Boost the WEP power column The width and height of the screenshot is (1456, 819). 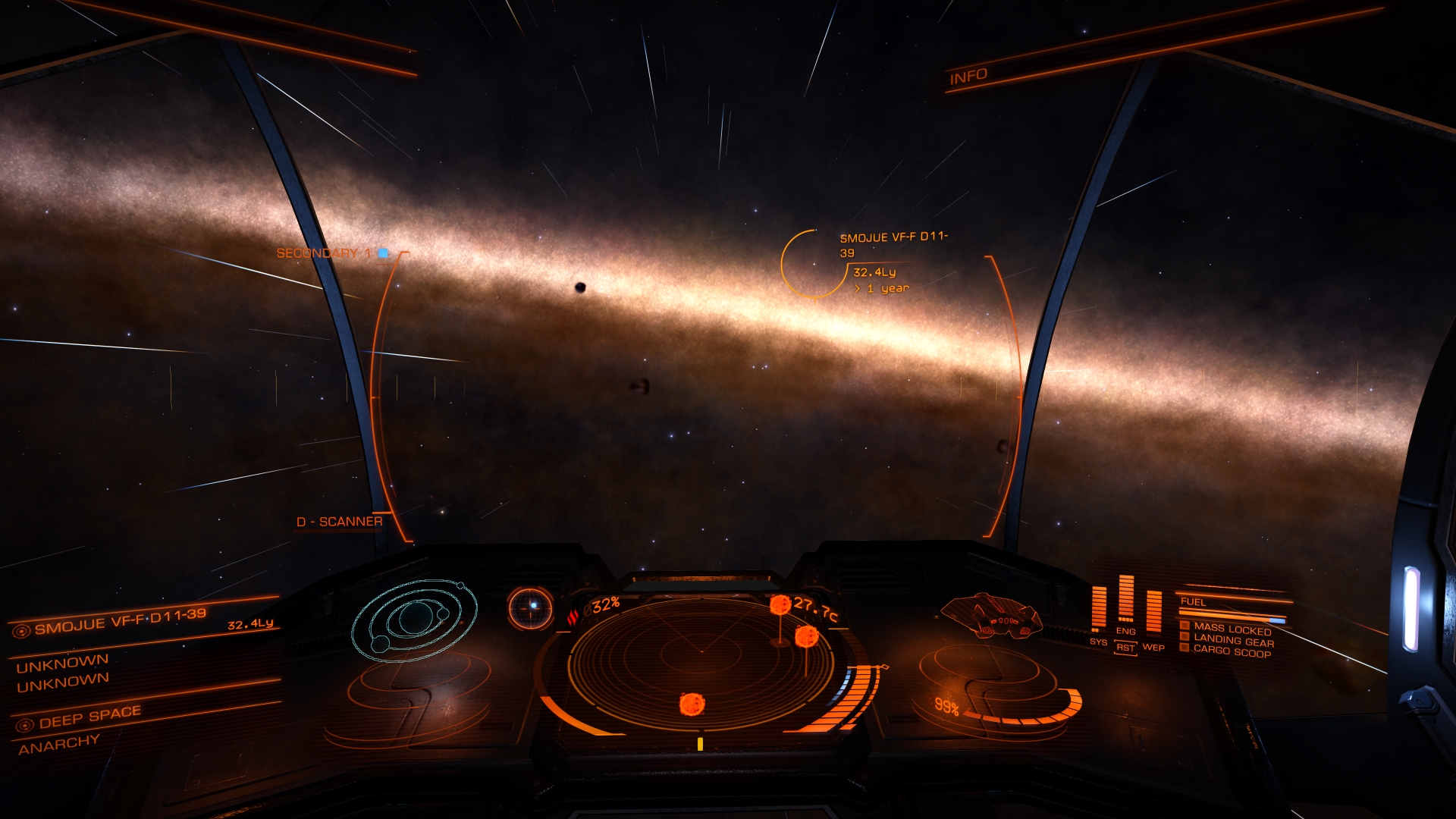pyautogui.click(x=1153, y=613)
